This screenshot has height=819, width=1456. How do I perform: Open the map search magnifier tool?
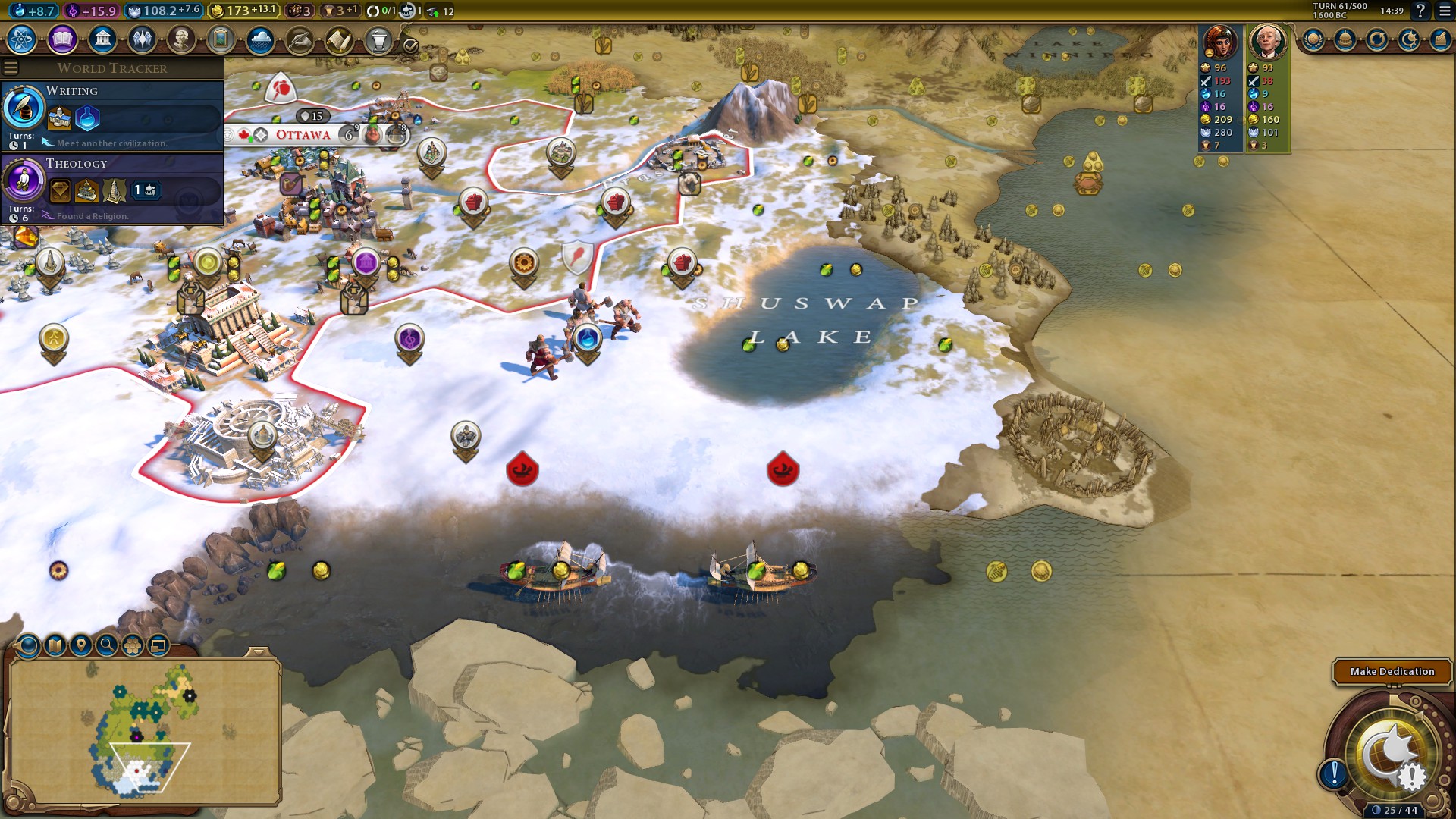[x=107, y=645]
